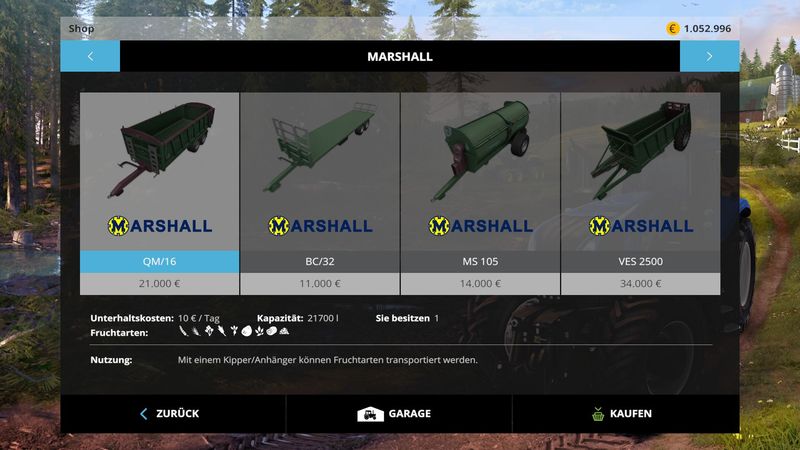Go to the previous shop brand
The image size is (800, 450).
[x=90, y=56]
